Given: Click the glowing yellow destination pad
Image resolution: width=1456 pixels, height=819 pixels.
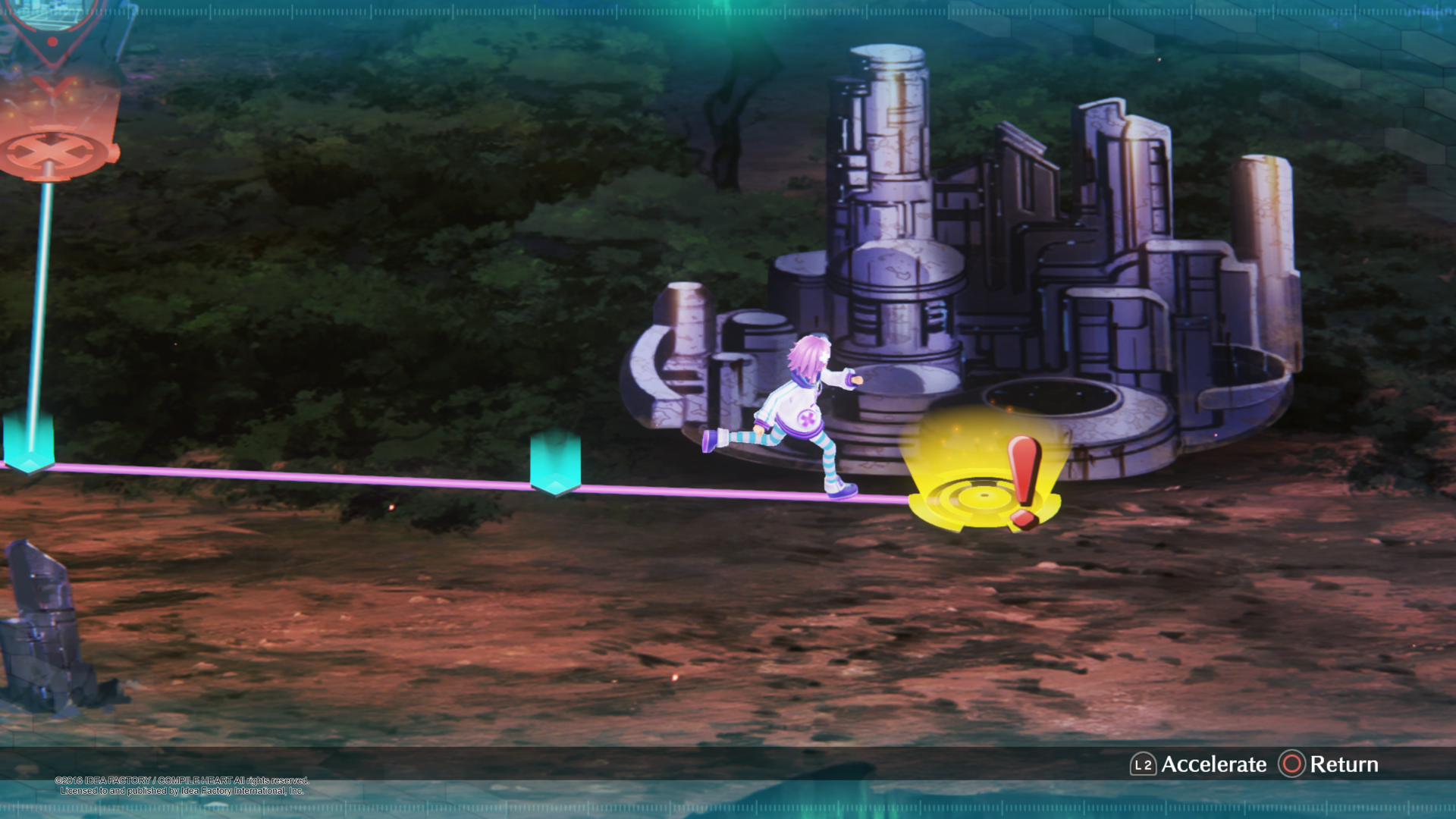Looking at the screenshot, I should point(978,493).
